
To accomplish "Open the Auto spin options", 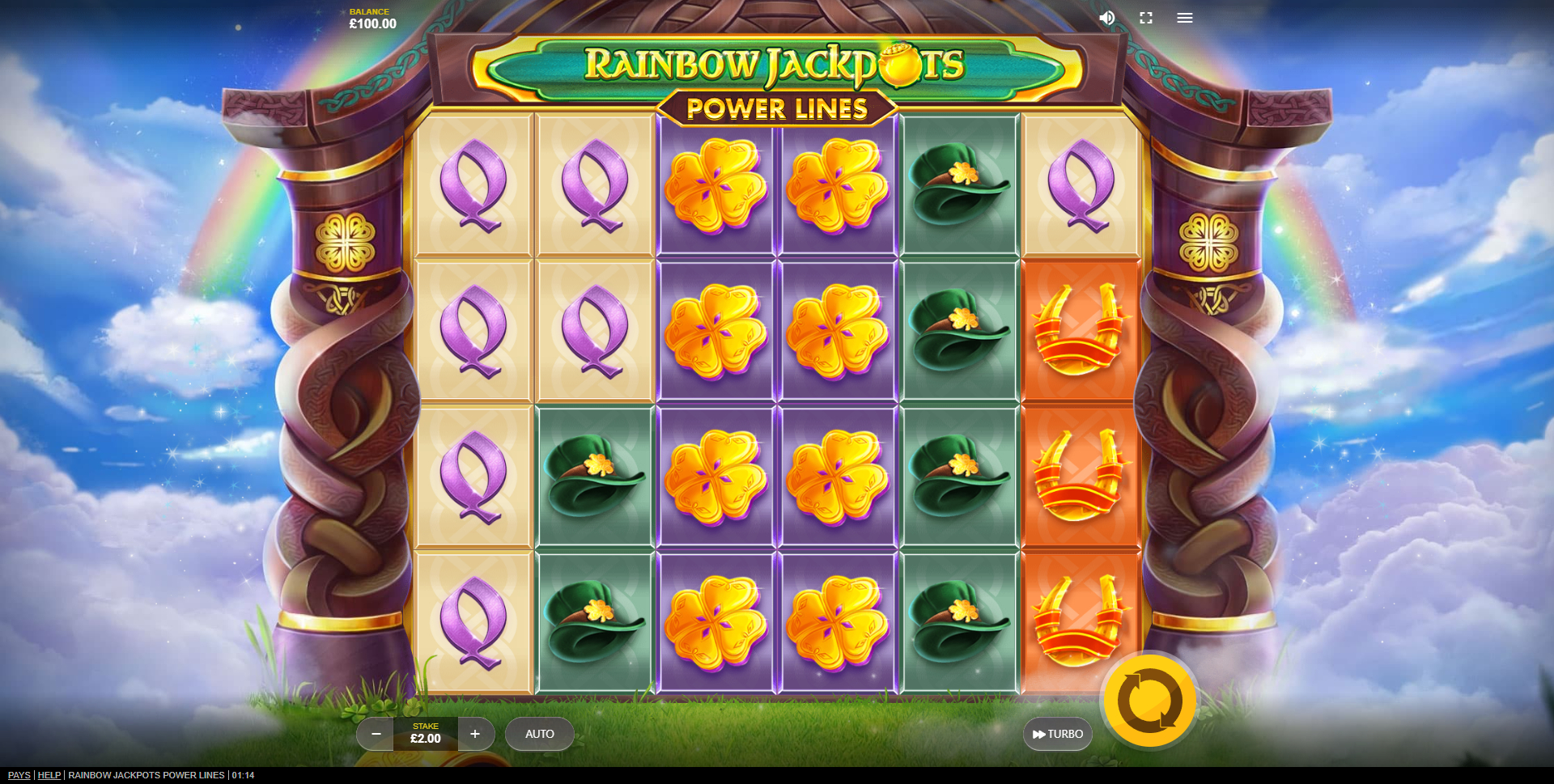I will click(540, 734).
